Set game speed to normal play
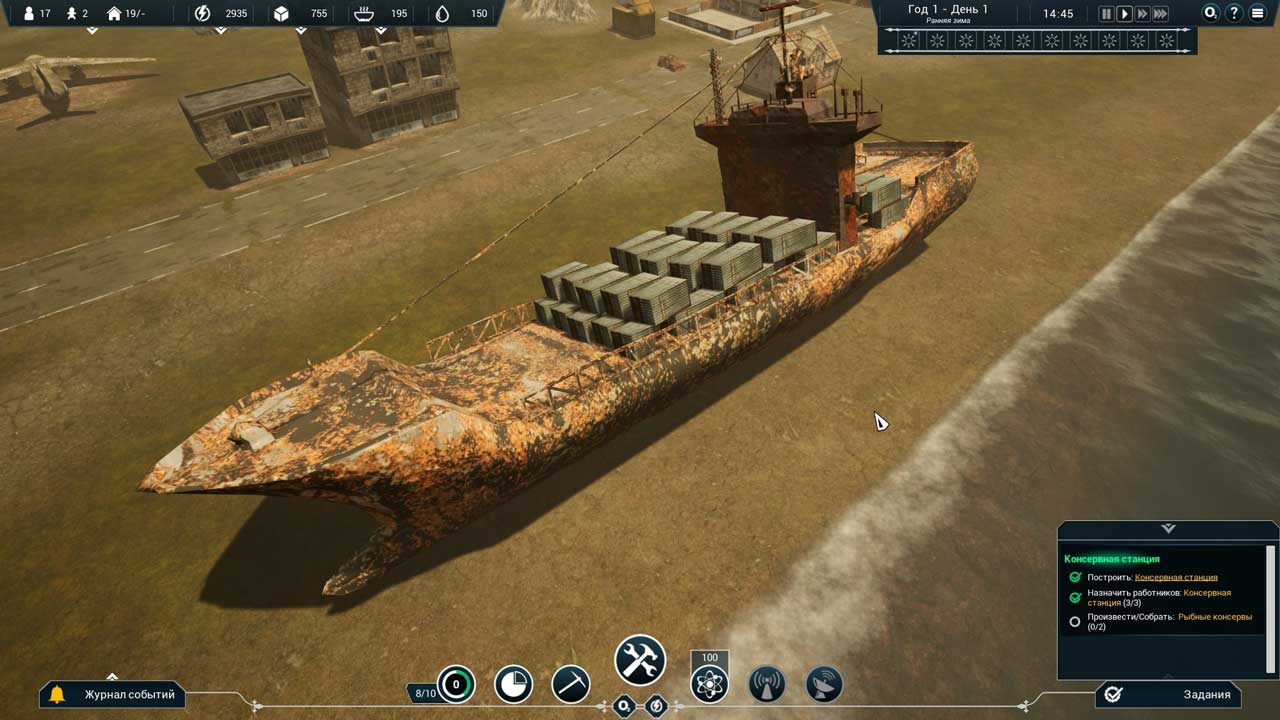Screen dimensions: 1280x720 click(1124, 14)
